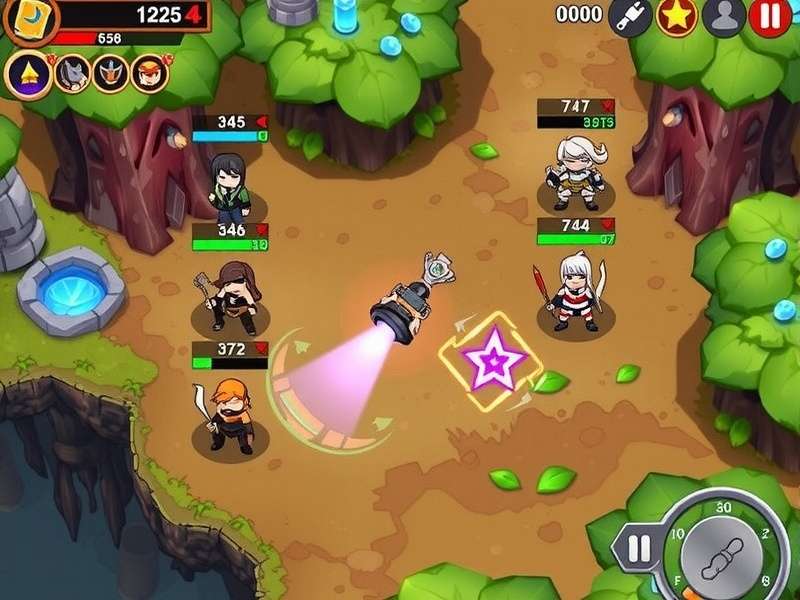Choose the masked warrior hero portrait
This screenshot has height=600, width=800.
(x=111, y=72)
